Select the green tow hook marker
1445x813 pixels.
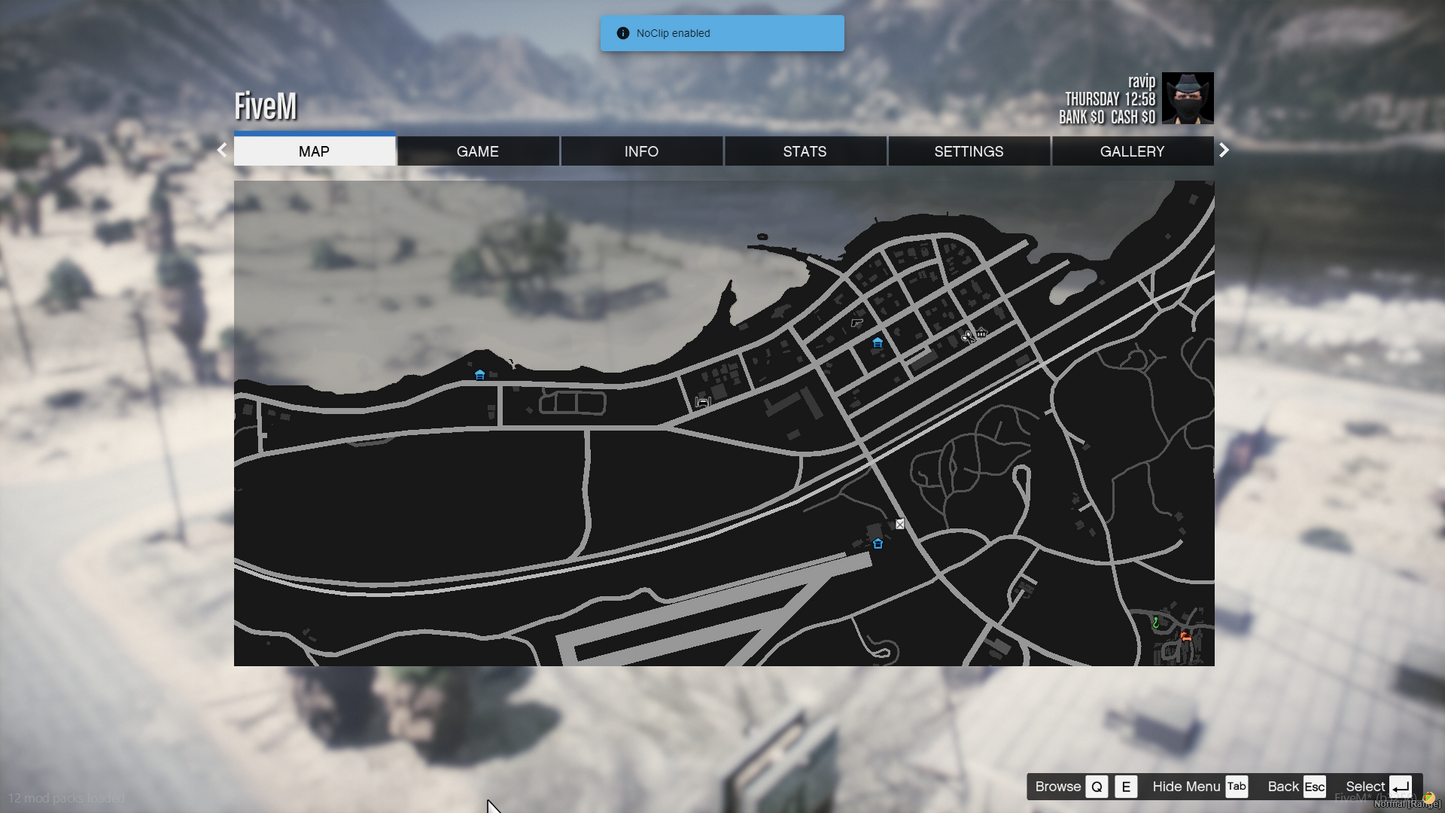[1156, 623]
